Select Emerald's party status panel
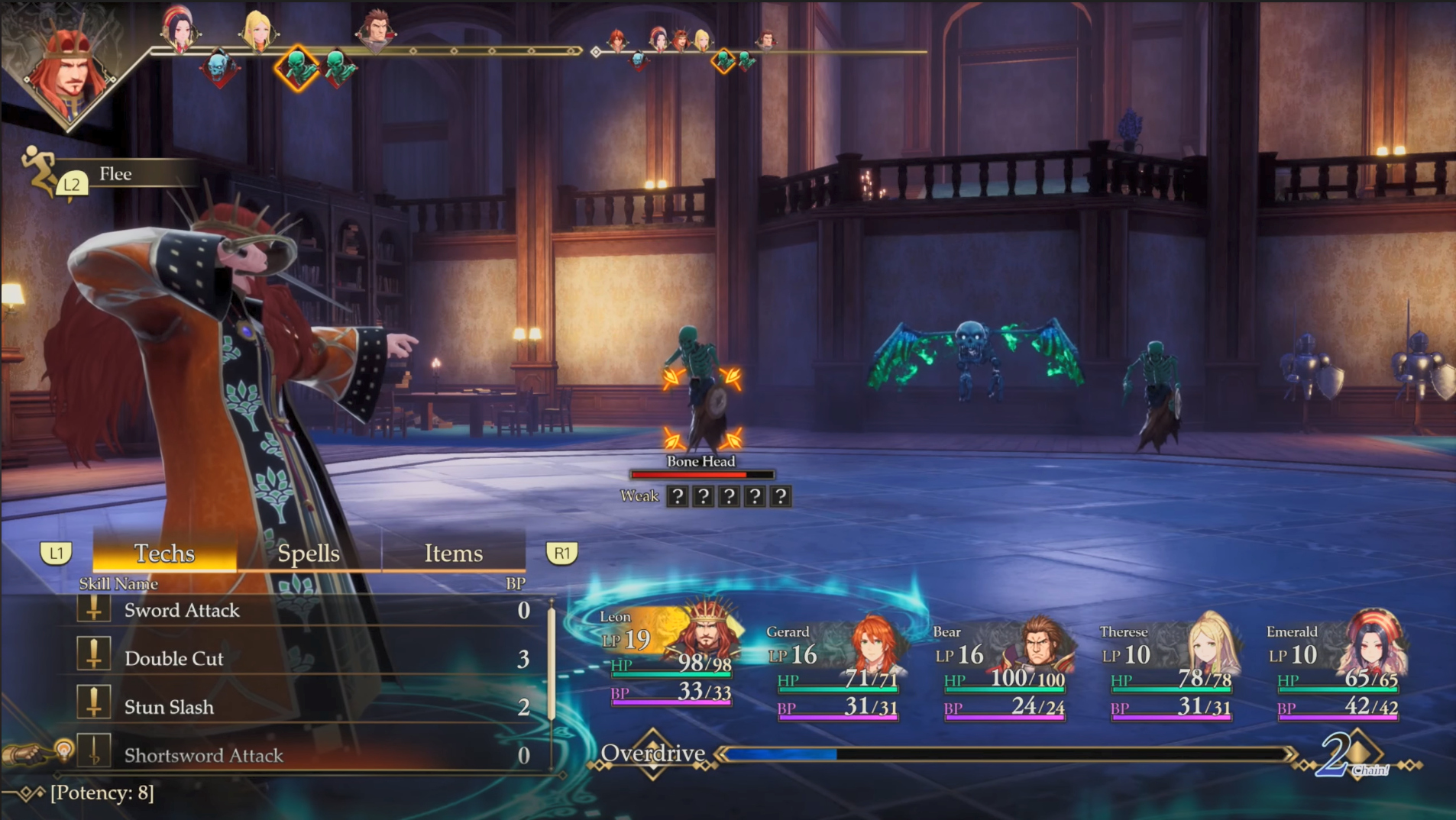 coord(1337,672)
